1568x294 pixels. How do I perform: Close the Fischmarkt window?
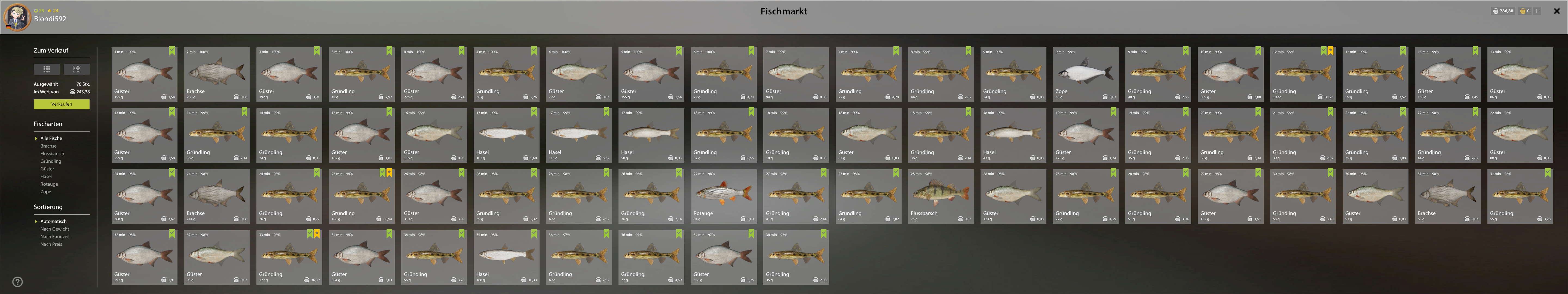(x=1557, y=11)
